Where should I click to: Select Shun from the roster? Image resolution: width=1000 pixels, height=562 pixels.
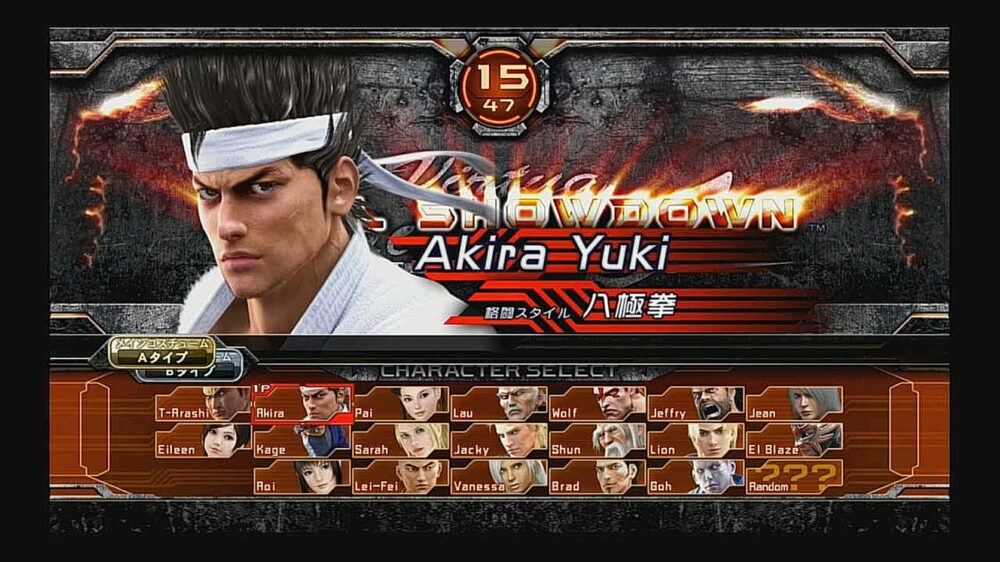[x=597, y=441]
